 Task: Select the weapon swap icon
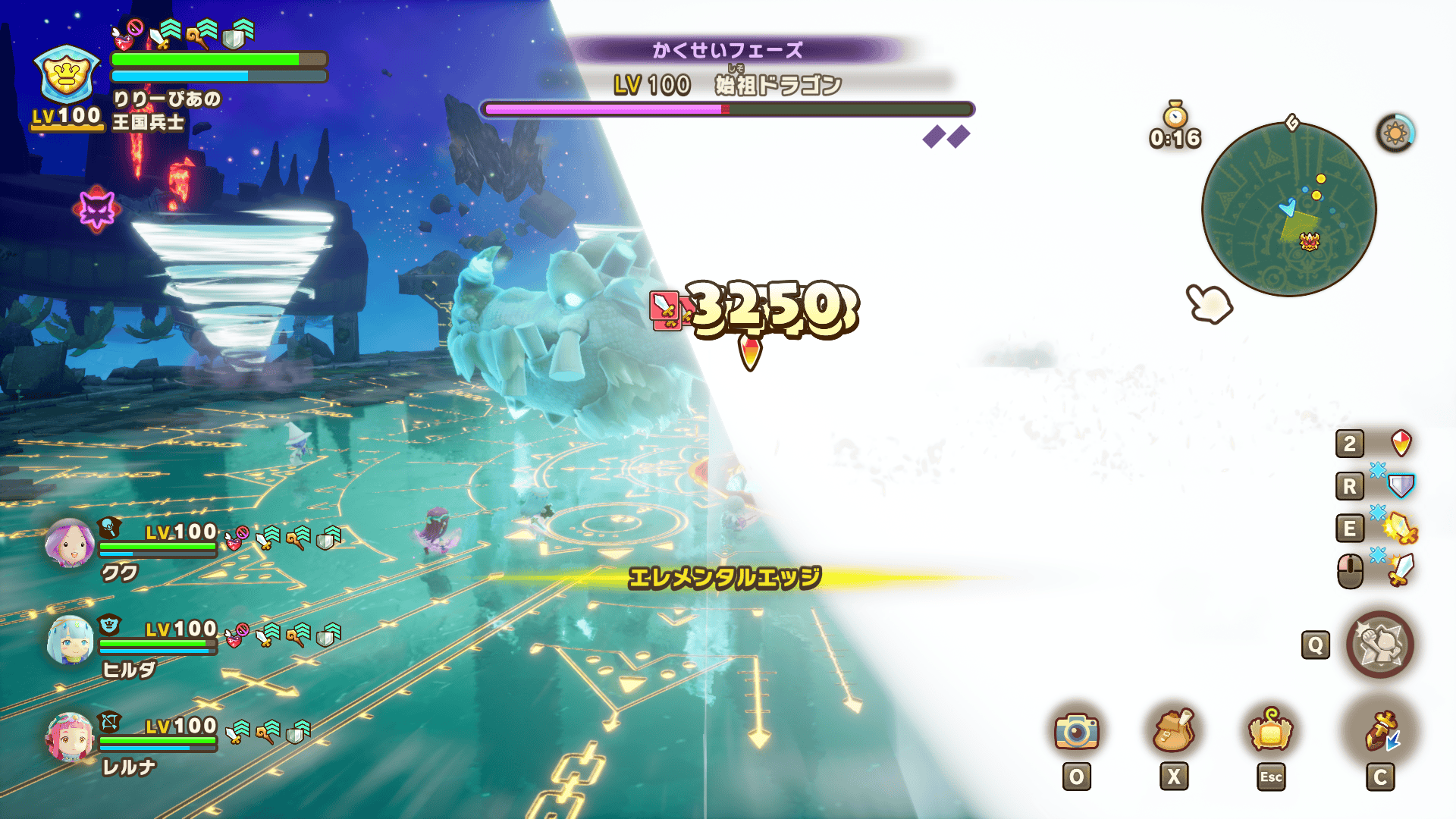tap(1381, 731)
